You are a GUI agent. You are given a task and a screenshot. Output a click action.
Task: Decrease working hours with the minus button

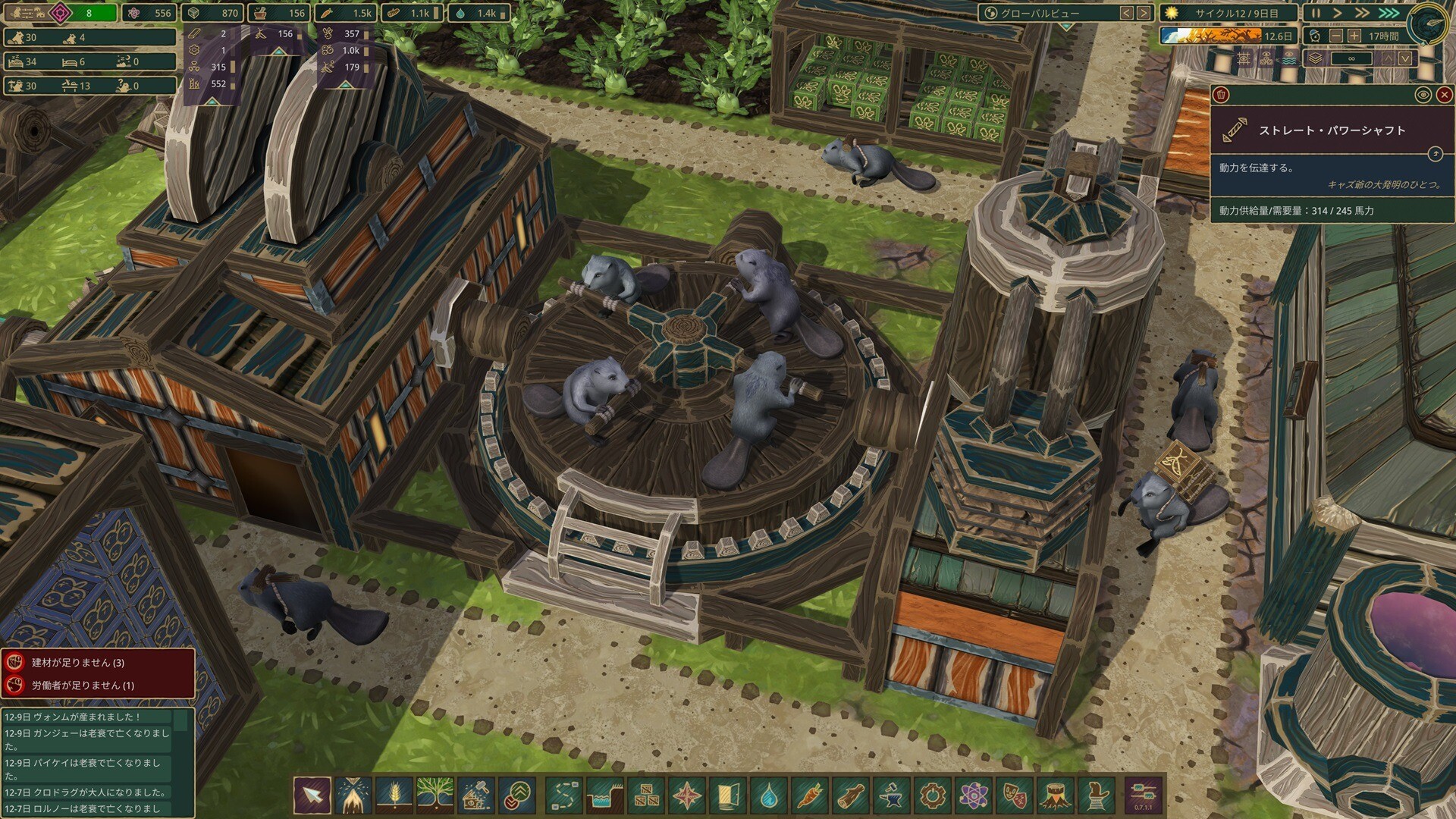coord(1336,36)
